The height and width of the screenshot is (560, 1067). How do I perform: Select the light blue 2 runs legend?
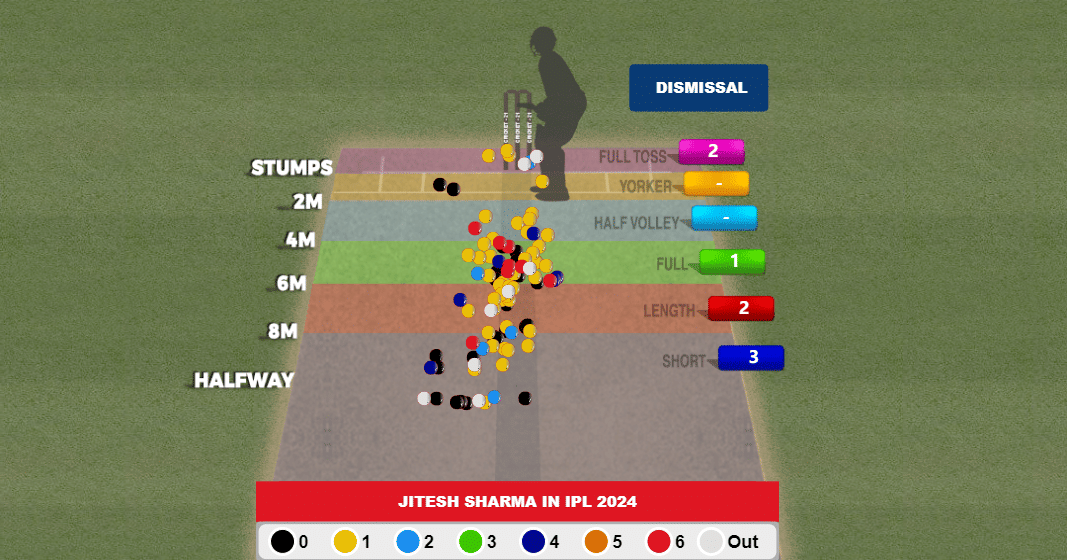tap(409, 541)
